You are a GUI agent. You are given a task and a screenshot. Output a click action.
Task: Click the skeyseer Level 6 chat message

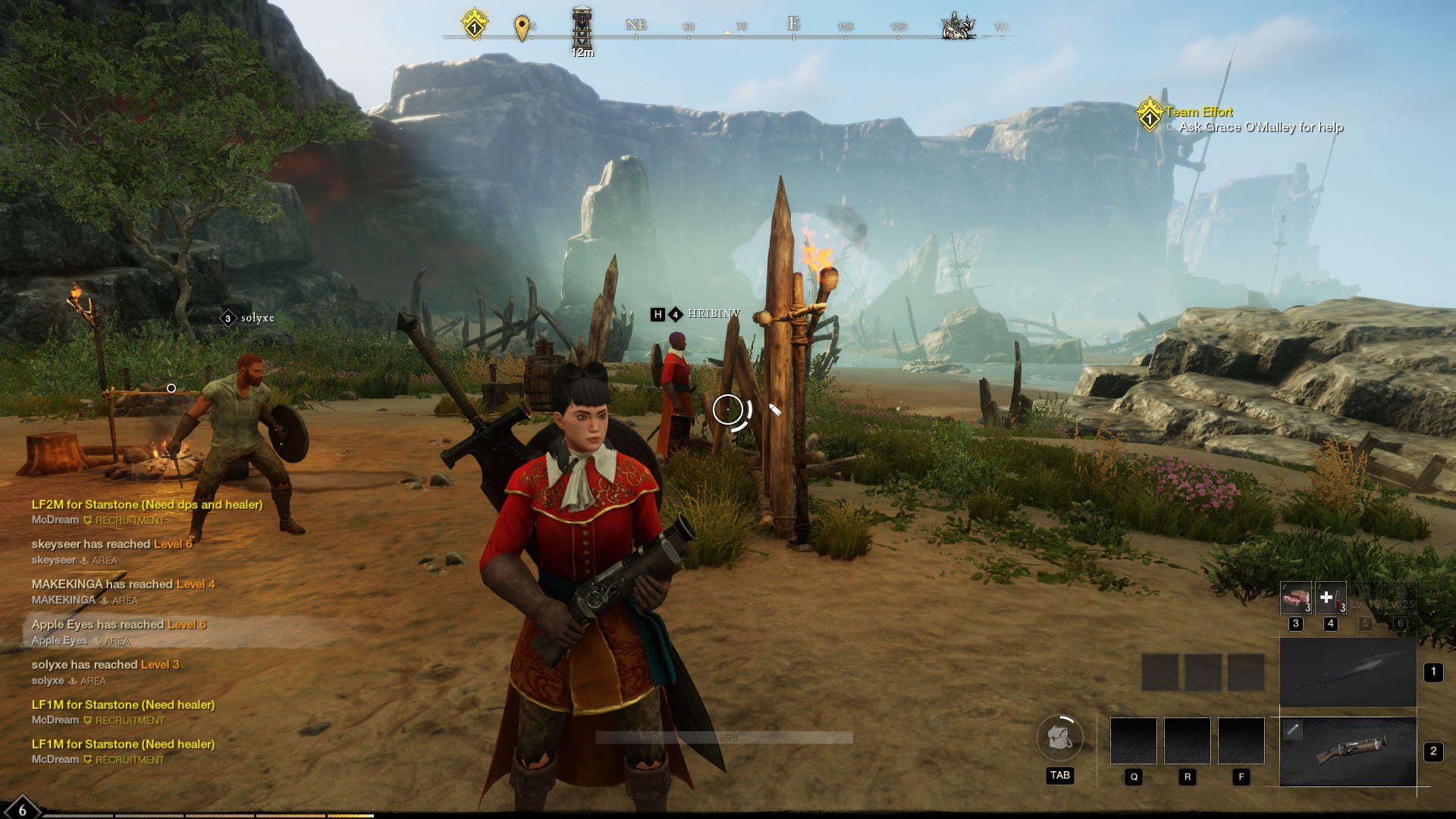tap(111, 544)
